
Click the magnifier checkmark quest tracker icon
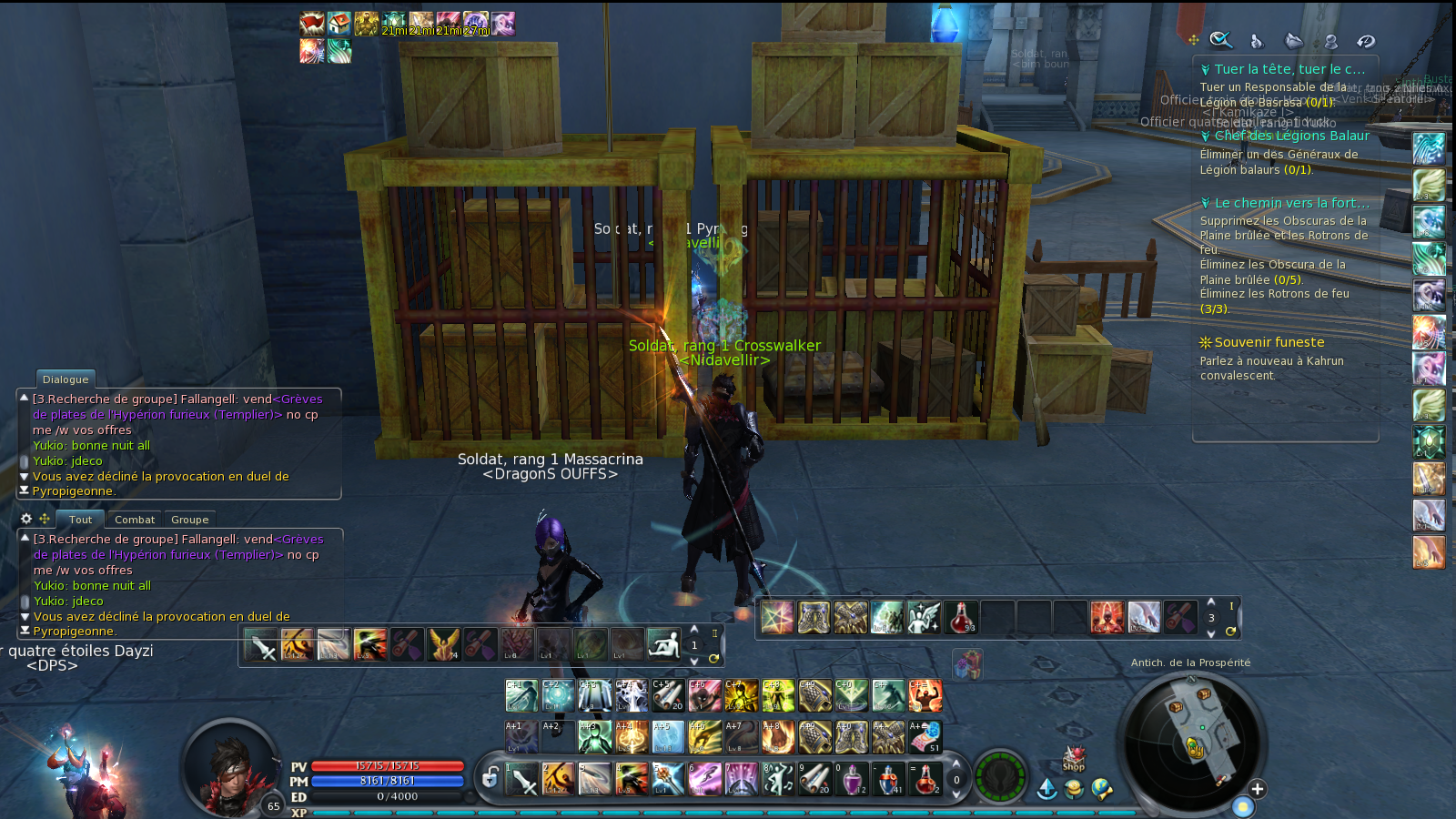pyautogui.click(x=1220, y=40)
